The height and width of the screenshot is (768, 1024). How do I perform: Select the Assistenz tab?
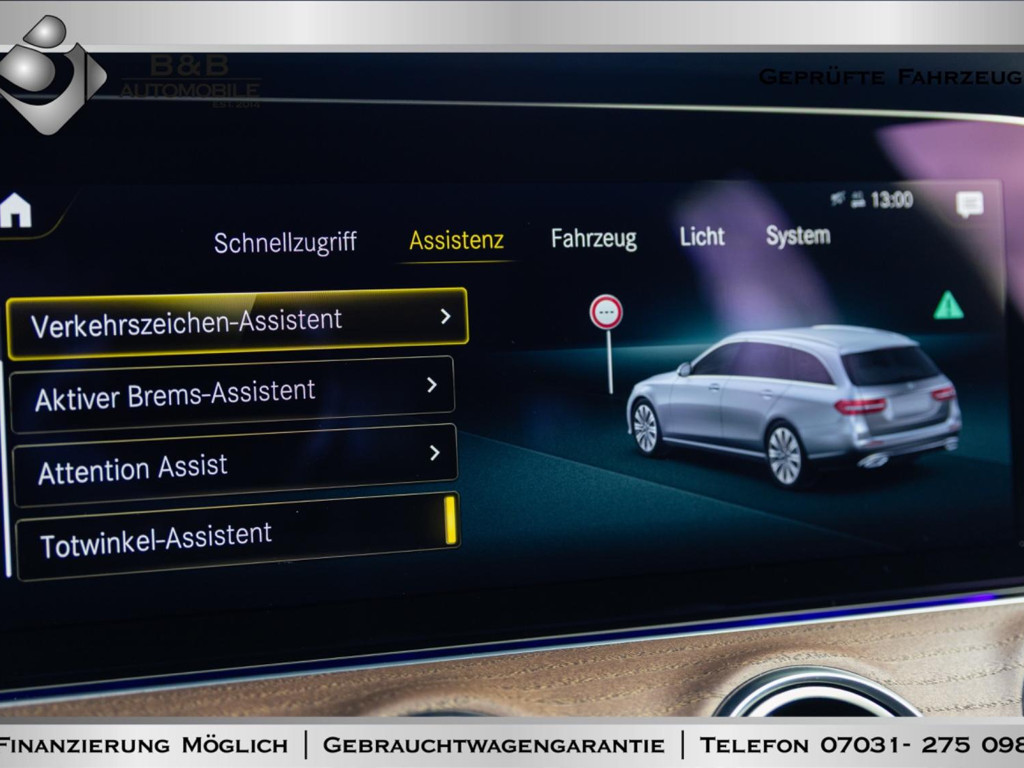456,241
